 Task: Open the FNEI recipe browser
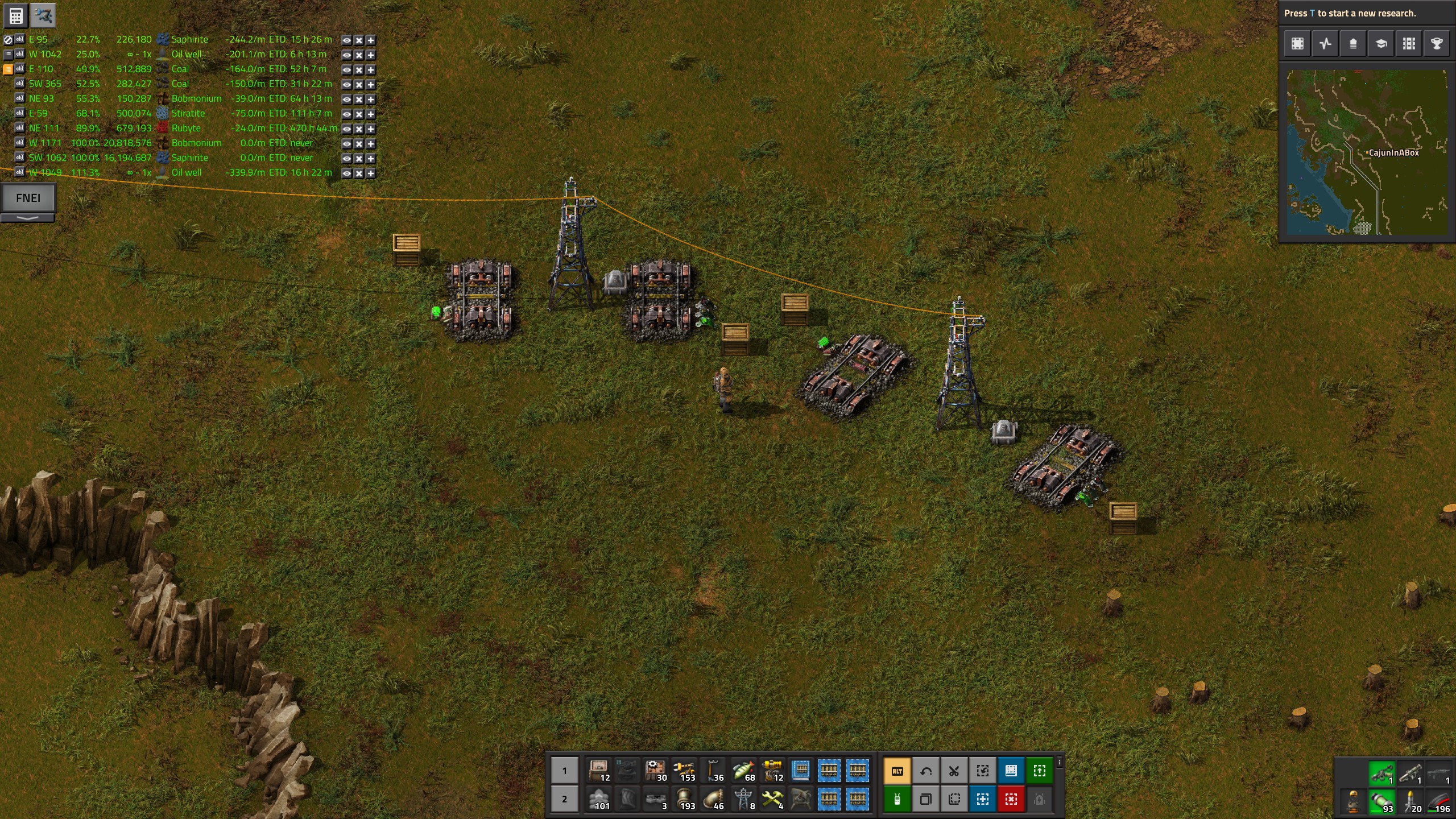point(28,198)
